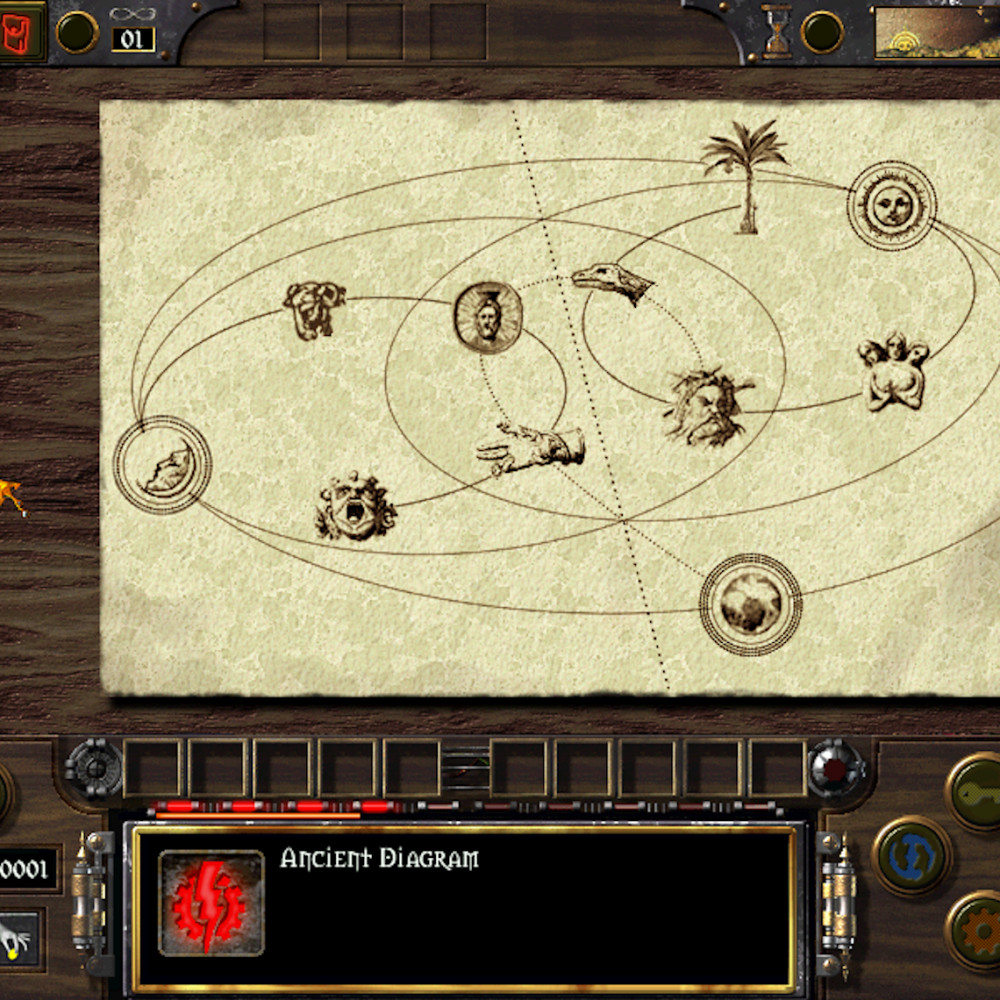Open the minimap thumbnail
Screen dimensions: 1000x1000
[937, 33]
